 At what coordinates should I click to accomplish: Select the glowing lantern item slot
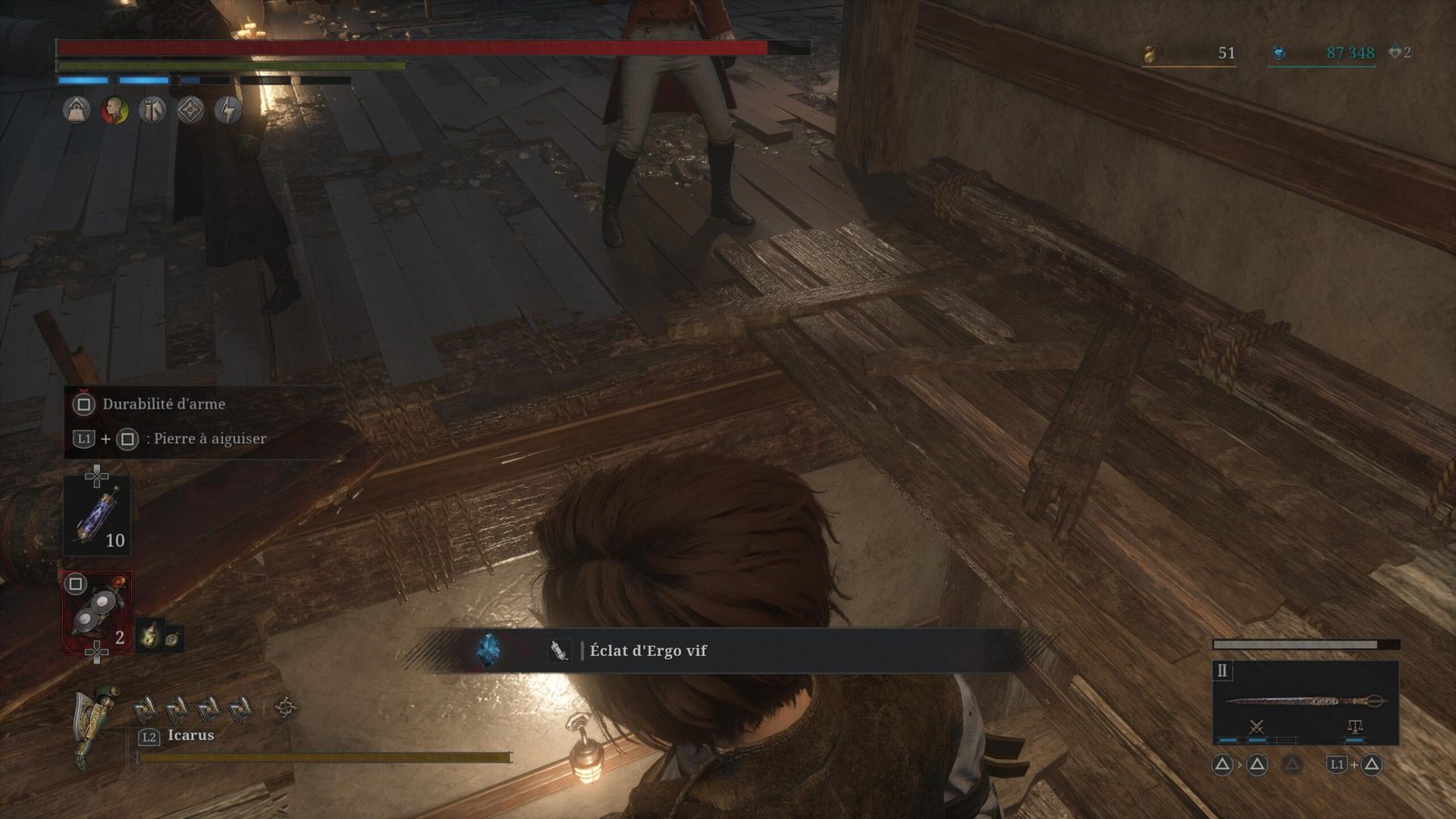click(149, 636)
